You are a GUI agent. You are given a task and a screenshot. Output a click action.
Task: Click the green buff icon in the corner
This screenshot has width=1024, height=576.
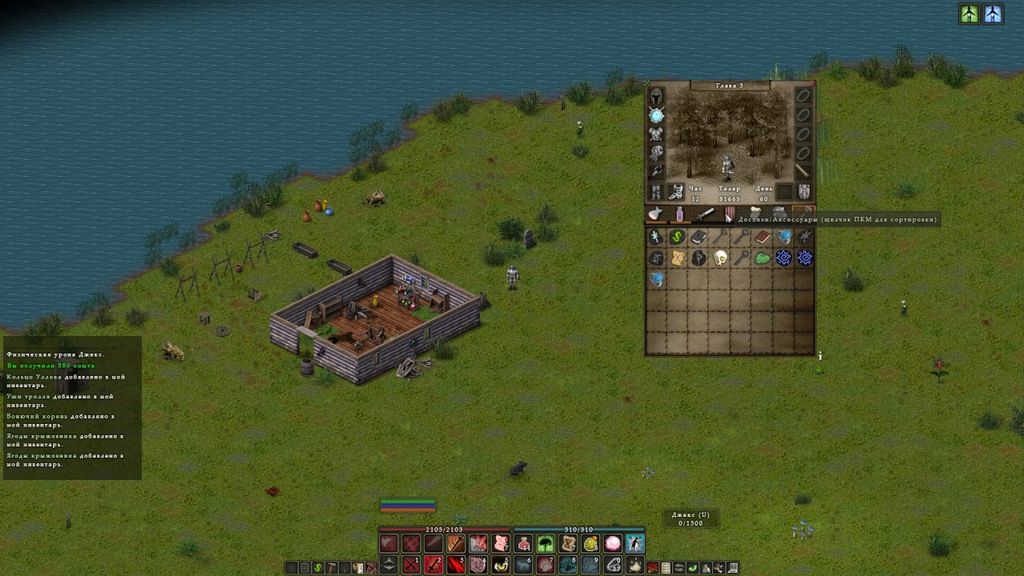(x=969, y=13)
